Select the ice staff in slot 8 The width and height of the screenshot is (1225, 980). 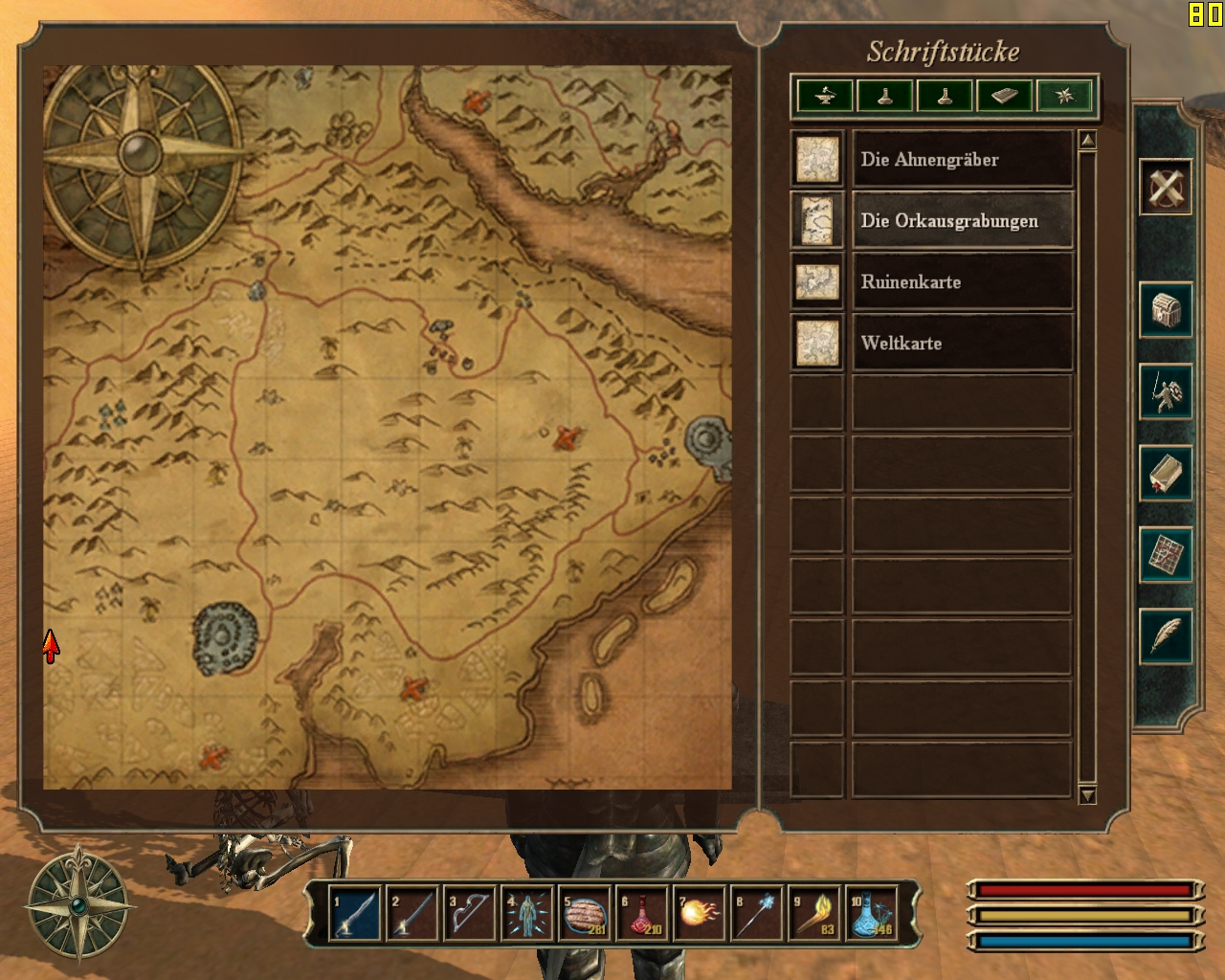pyautogui.click(x=756, y=913)
